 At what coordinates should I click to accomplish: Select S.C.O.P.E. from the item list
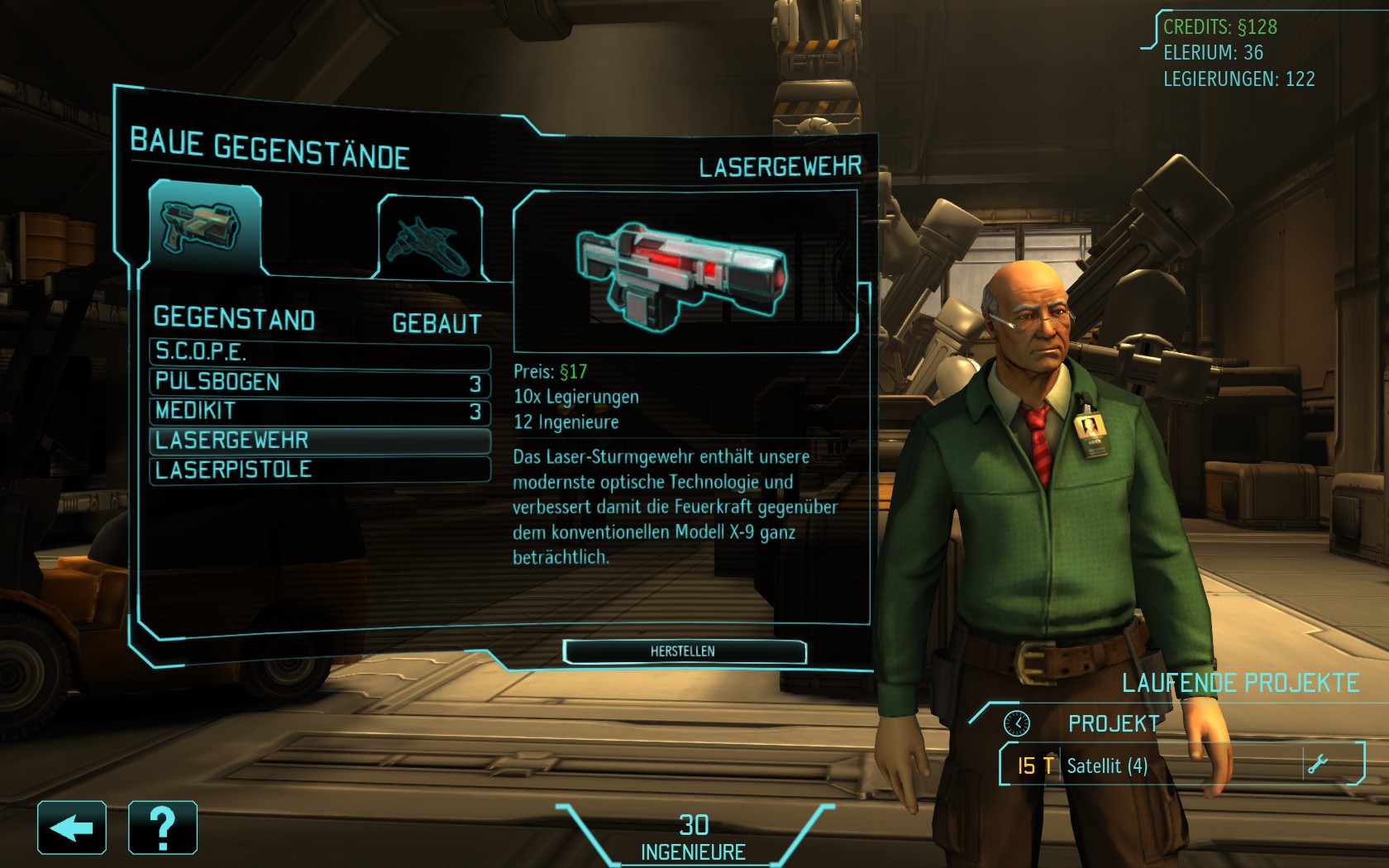(319, 352)
